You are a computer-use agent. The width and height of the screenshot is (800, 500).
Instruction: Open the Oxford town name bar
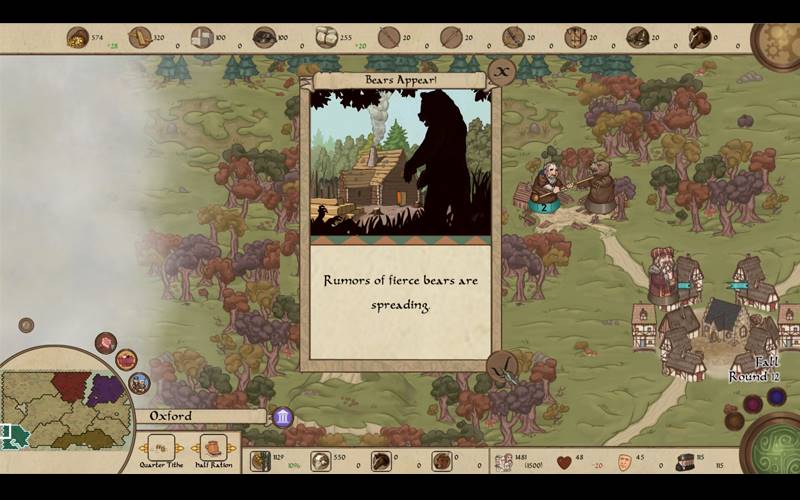(200, 416)
